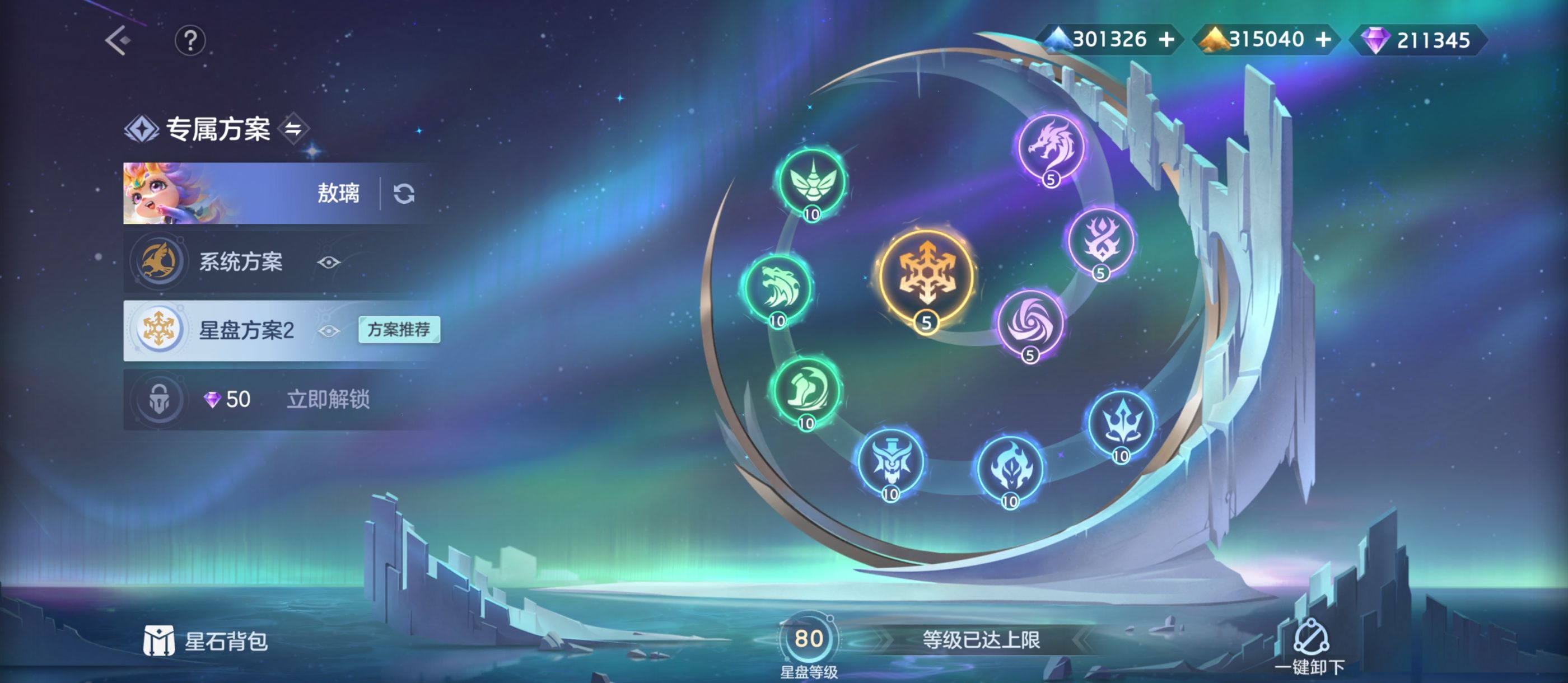Screen dimensions: 1568x683
Task: Select the blue trident star stone
Action: [1121, 423]
